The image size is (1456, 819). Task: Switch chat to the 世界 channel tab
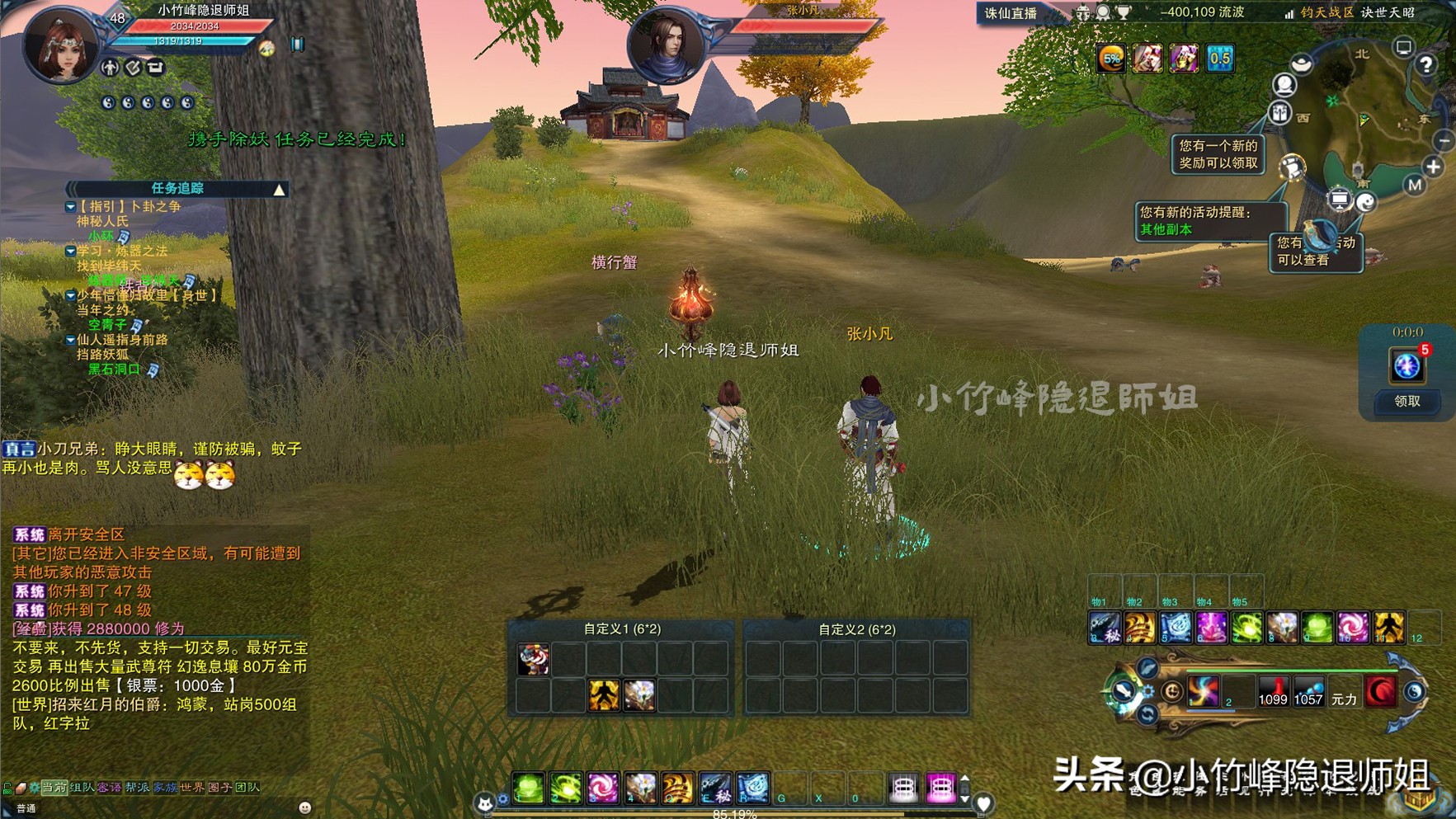[x=191, y=788]
